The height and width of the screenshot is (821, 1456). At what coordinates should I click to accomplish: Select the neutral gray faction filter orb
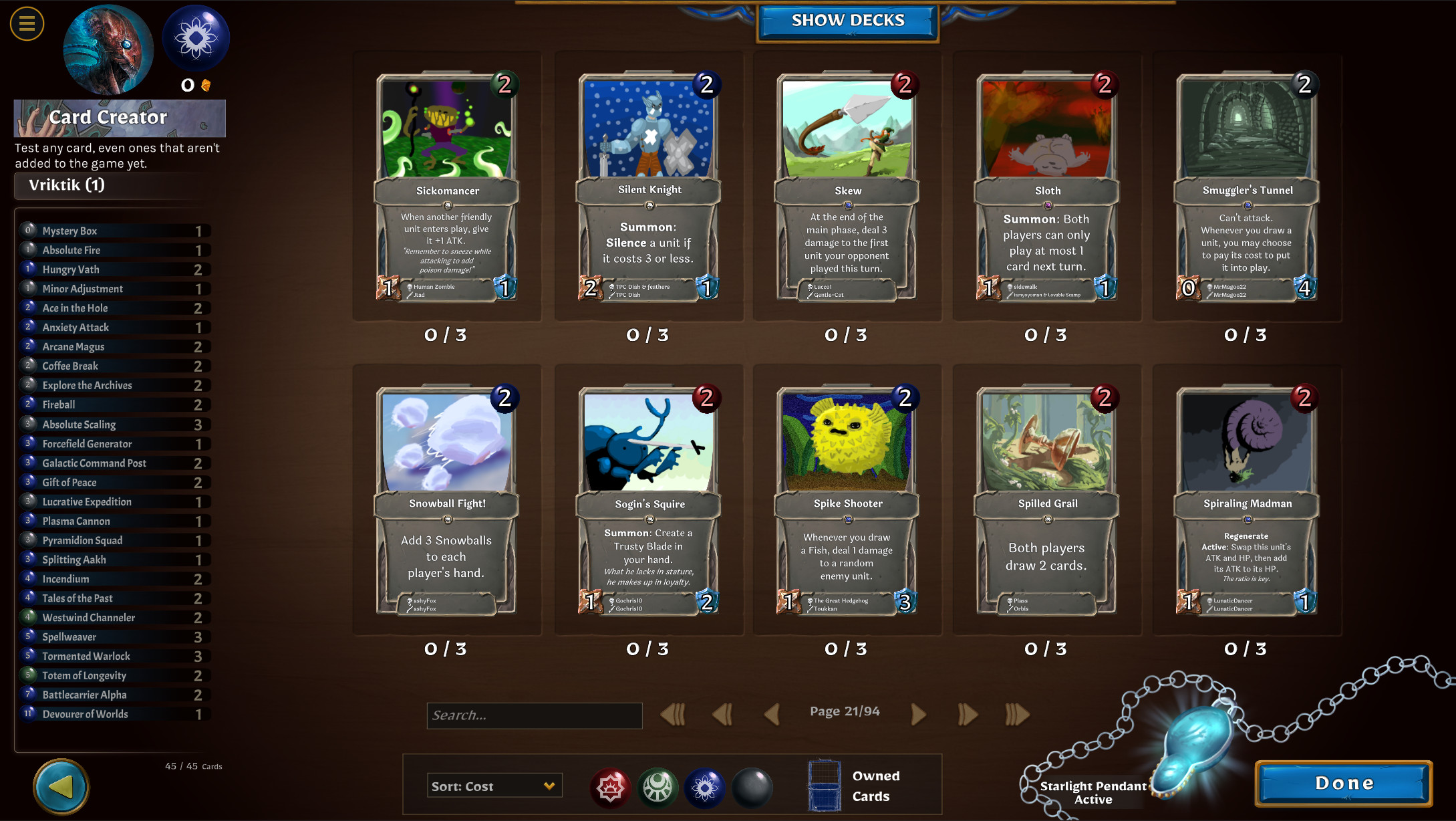(x=754, y=788)
